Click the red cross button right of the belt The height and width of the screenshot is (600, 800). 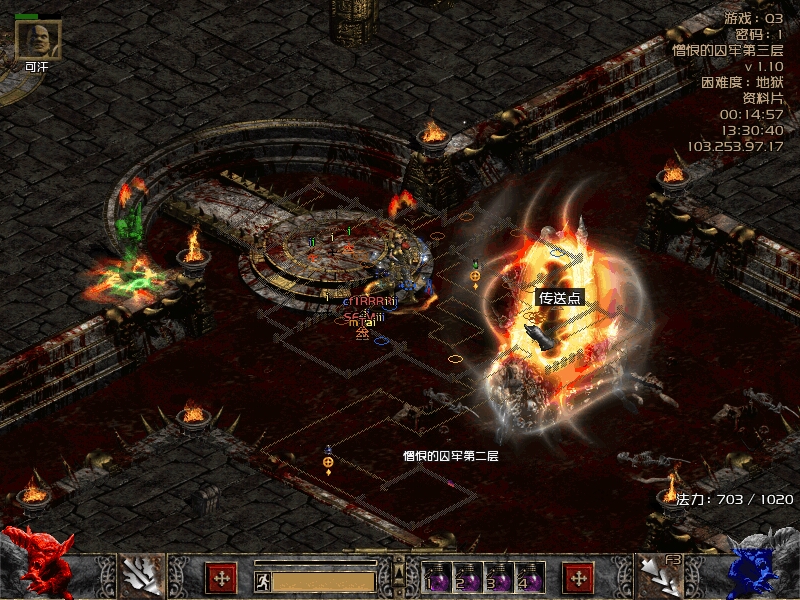(577, 578)
